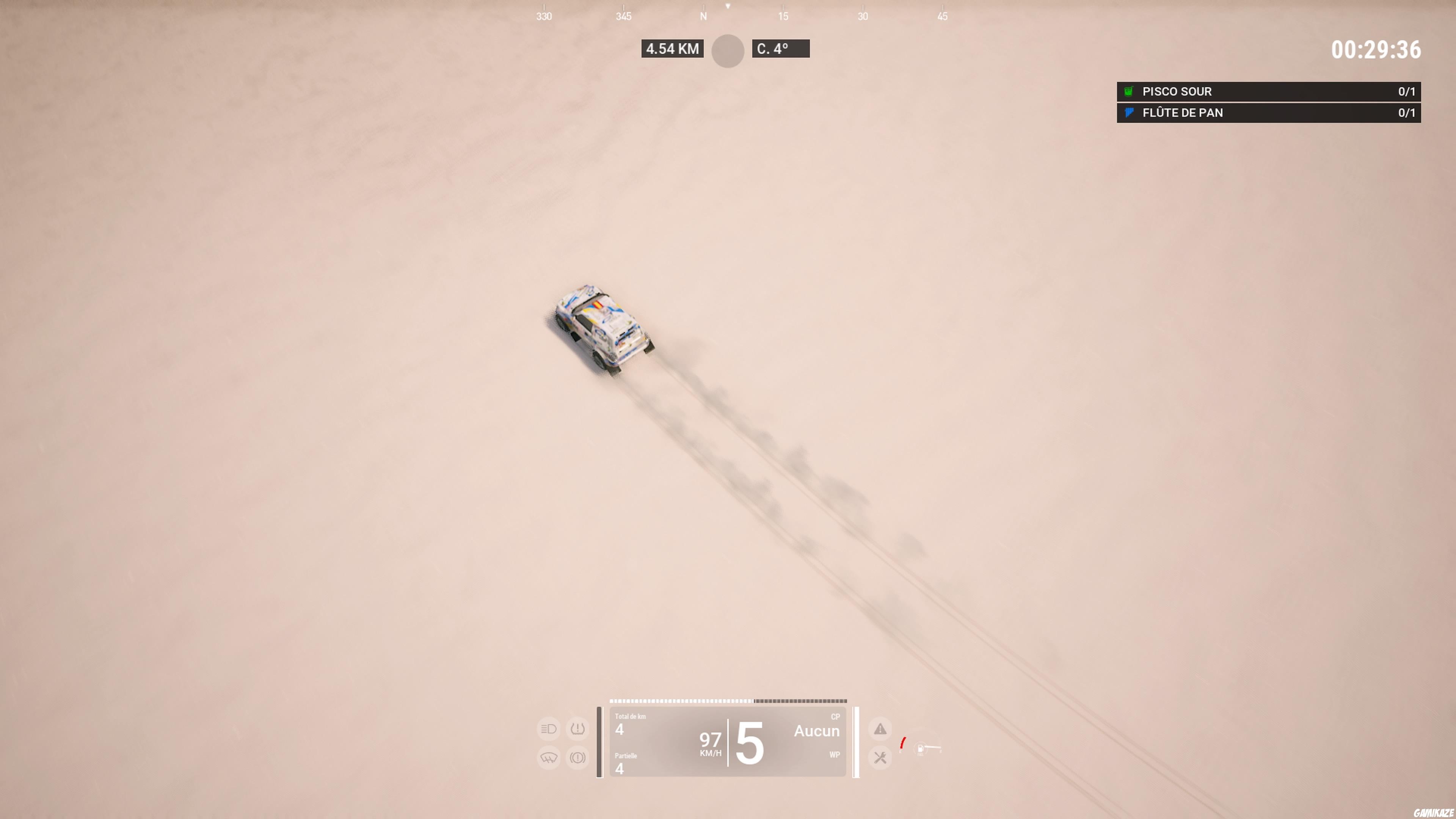Click the repair tools icon
Viewport: 1456px width, 819px height.
pyautogui.click(x=880, y=758)
